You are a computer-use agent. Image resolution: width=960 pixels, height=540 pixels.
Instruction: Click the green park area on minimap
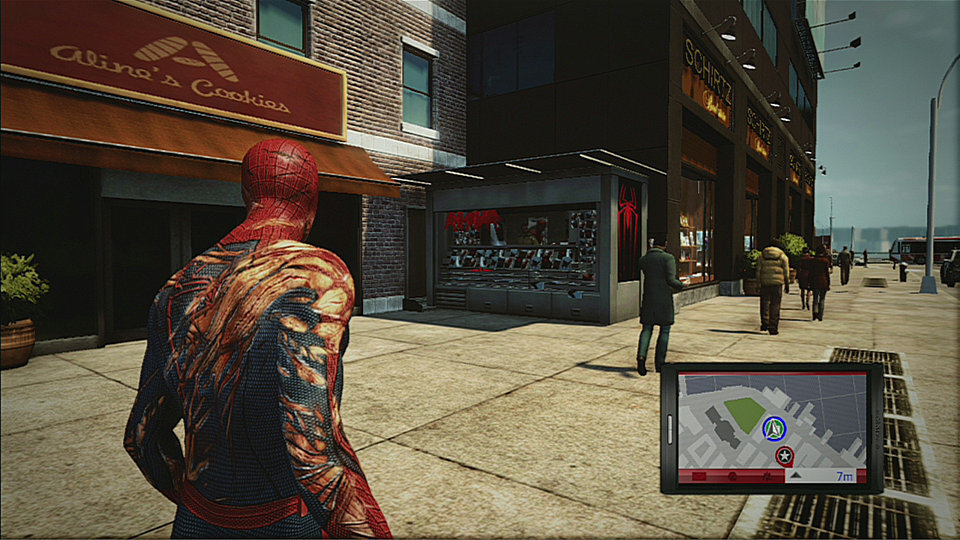point(744,413)
